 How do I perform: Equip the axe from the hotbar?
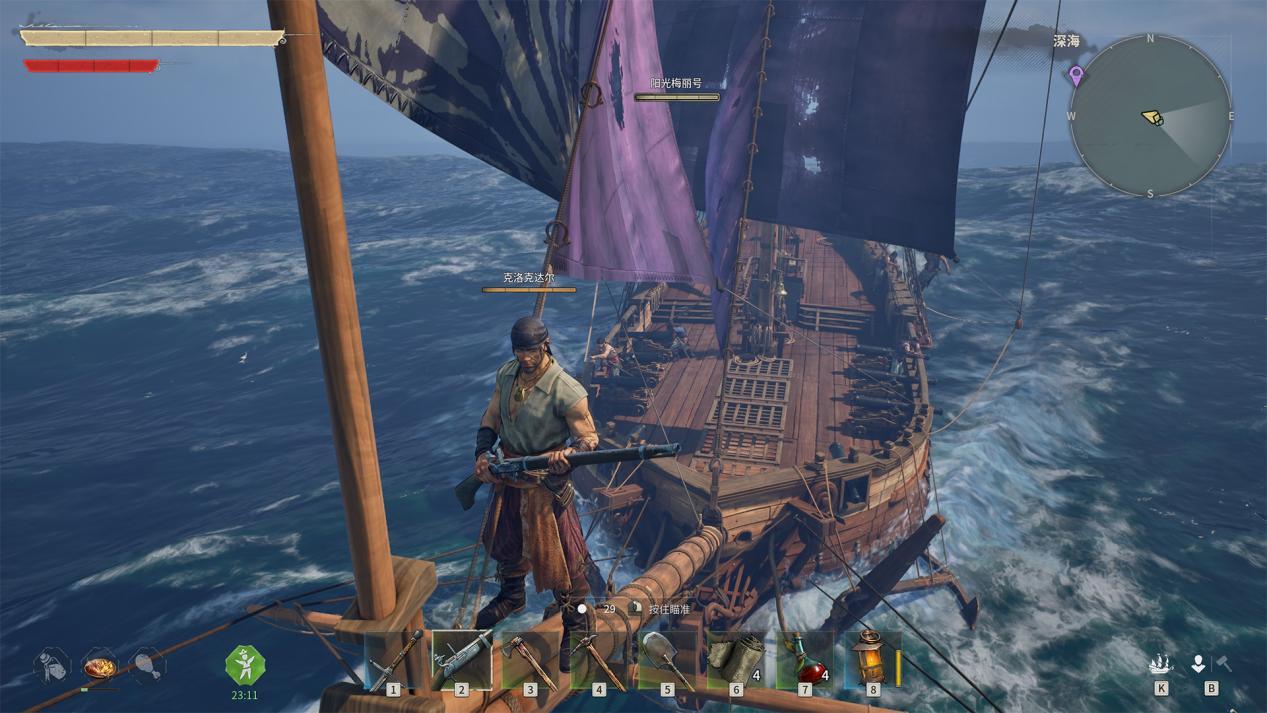(x=530, y=660)
